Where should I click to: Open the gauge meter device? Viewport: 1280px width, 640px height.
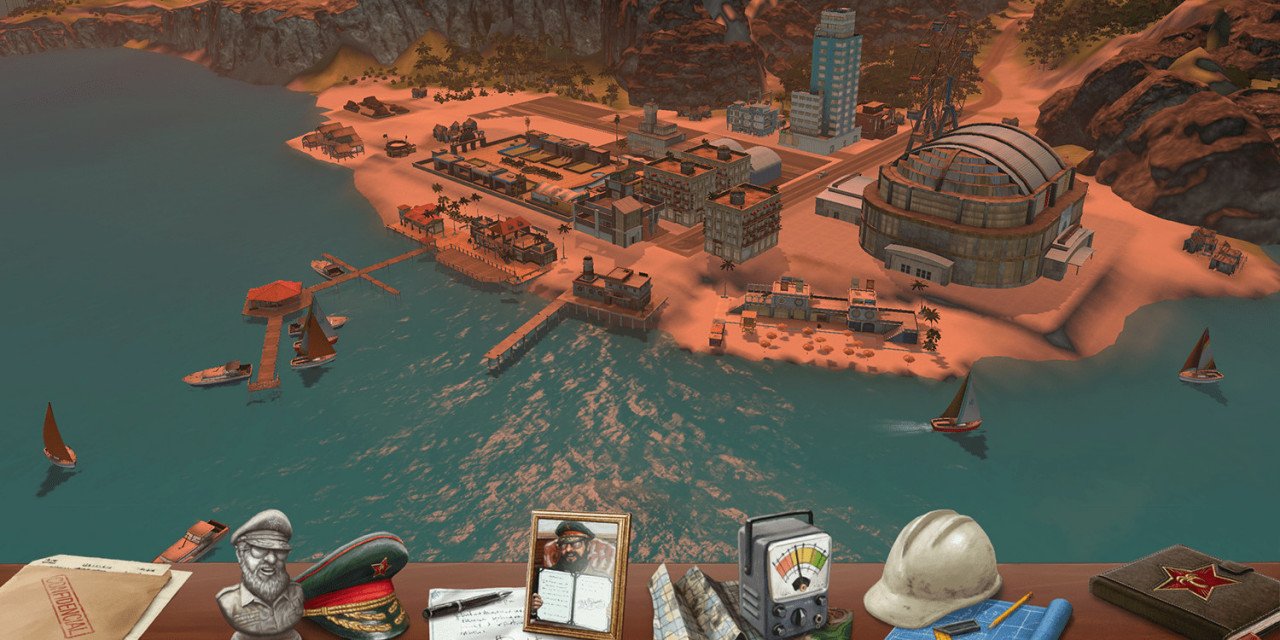786,575
